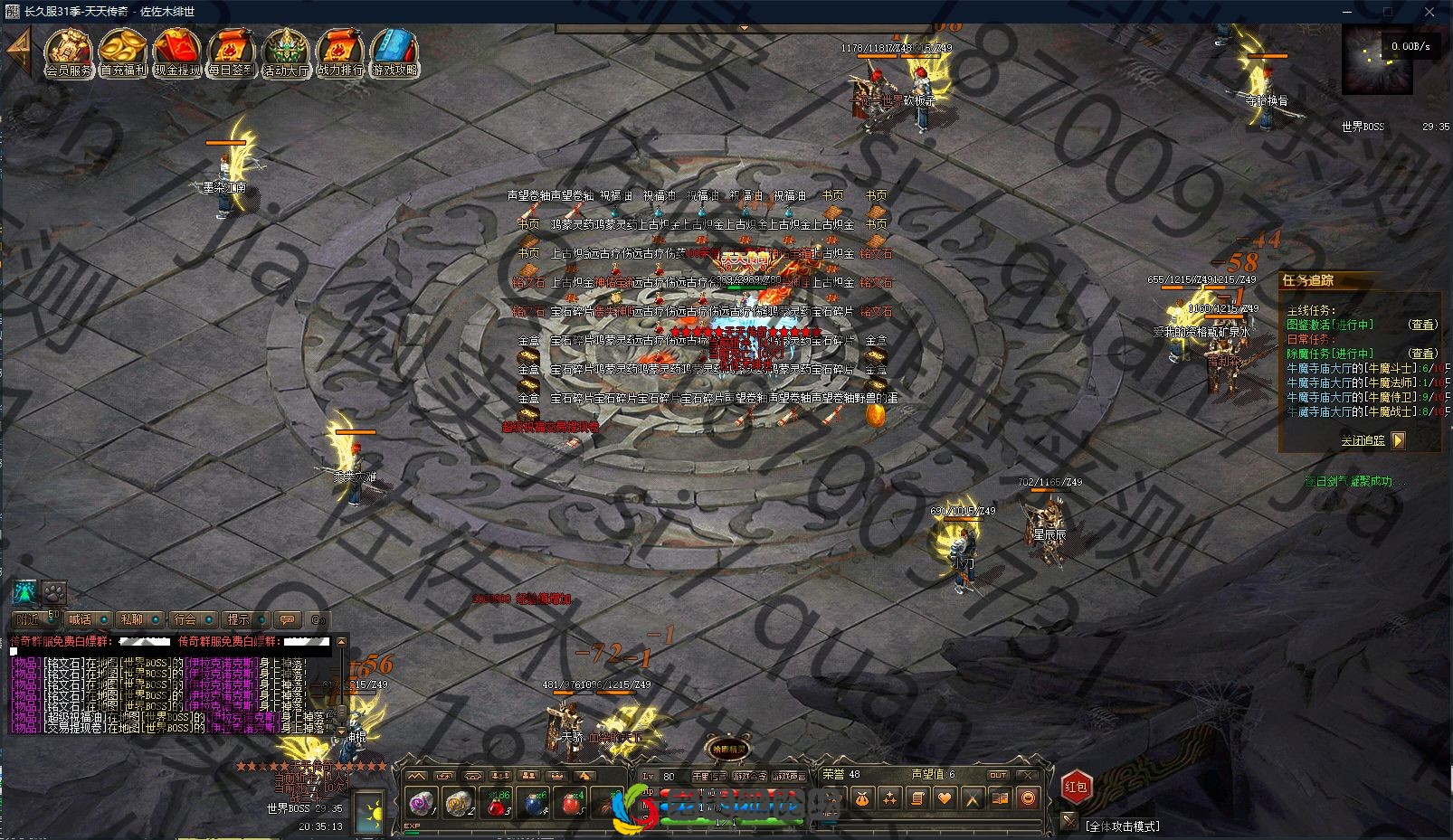View the 图鉴激活 main quest details
1453x840 pixels.
pos(1422,325)
